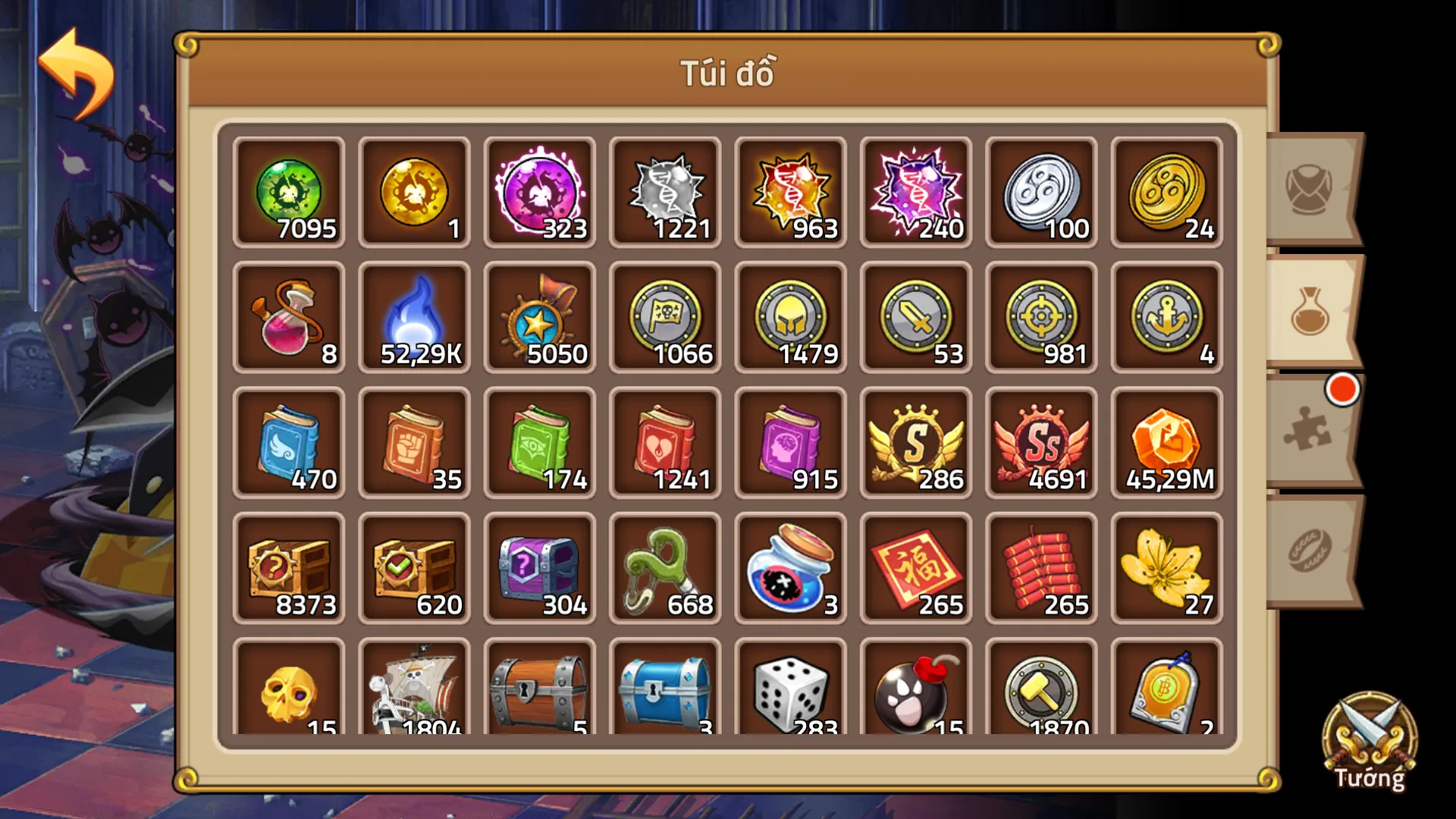This screenshot has width=1456, height=819.
Task: Select the red SS-rank badge
Action: [x=1040, y=444]
